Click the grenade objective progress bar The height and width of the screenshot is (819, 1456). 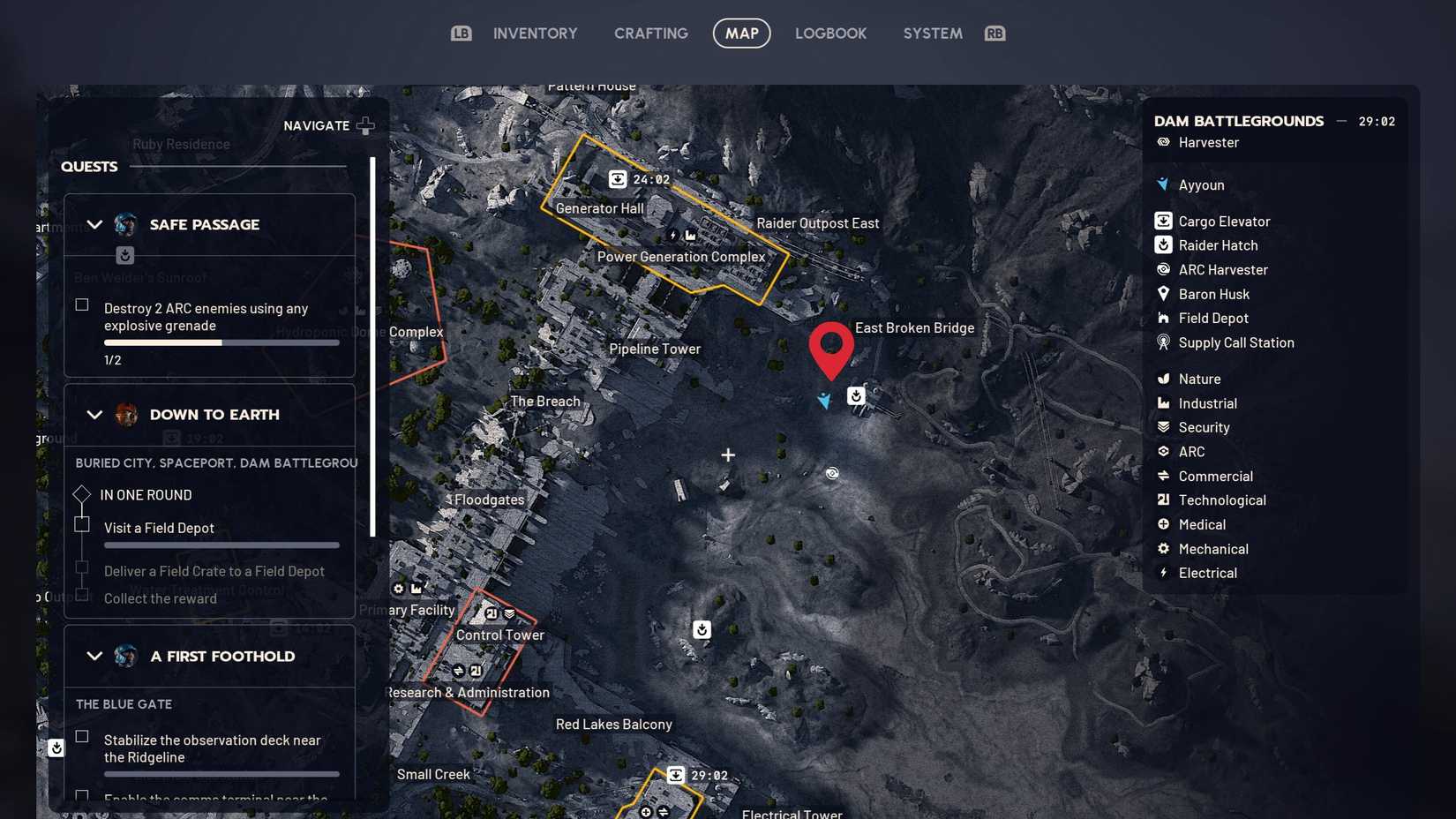coord(221,342)
